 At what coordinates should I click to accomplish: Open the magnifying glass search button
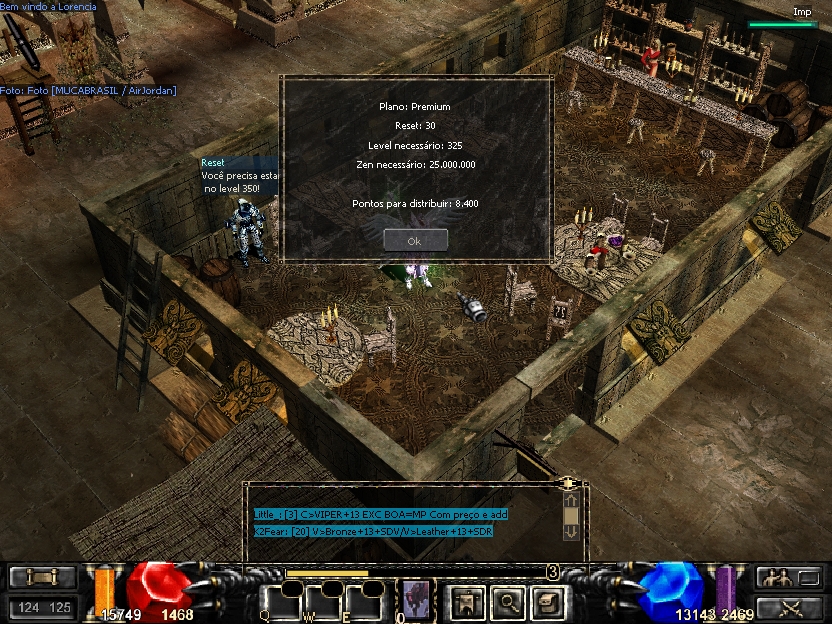(x=508, y=601)
